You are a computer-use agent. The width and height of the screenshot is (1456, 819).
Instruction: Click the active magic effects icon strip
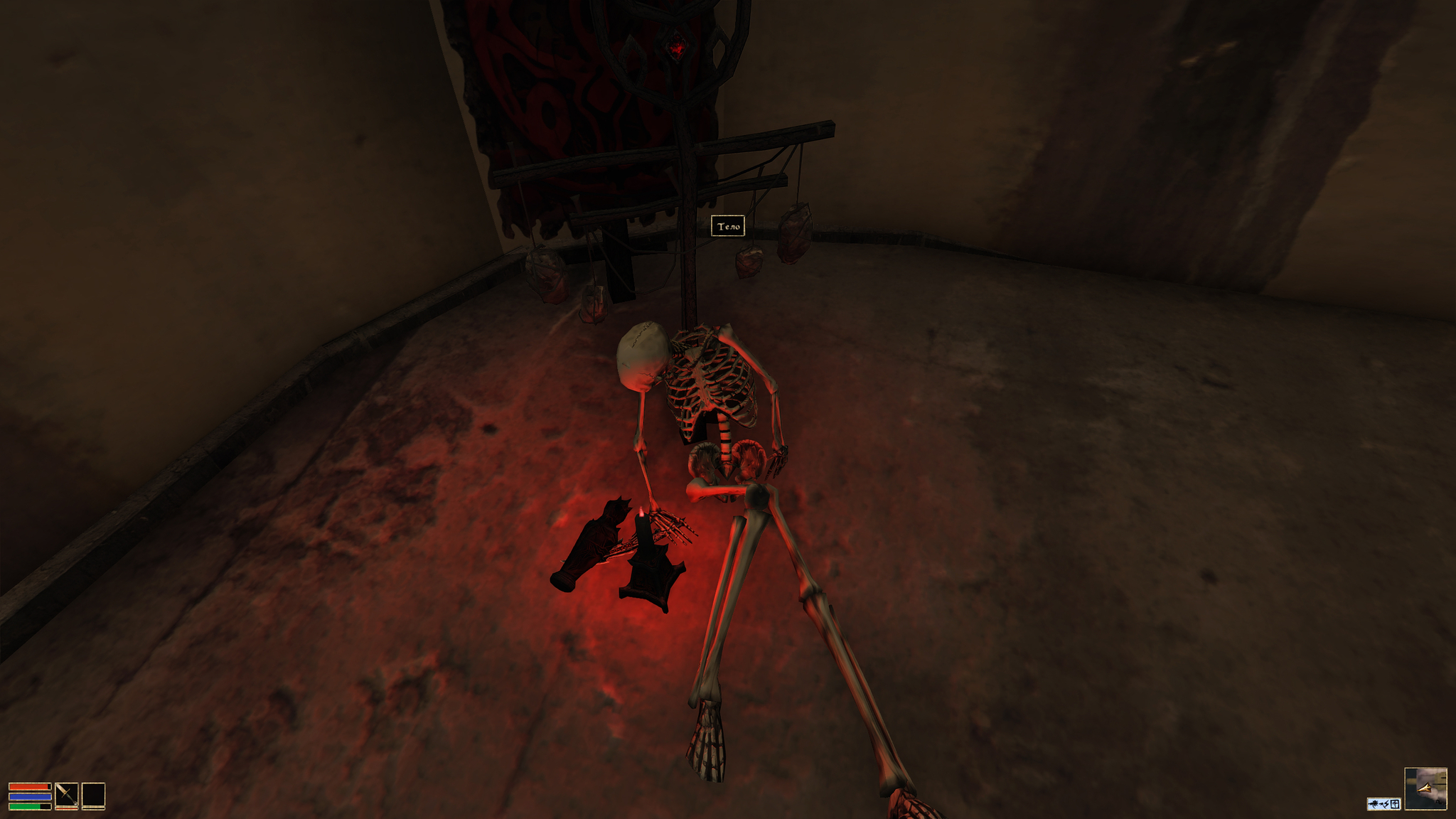(1383, 804)
